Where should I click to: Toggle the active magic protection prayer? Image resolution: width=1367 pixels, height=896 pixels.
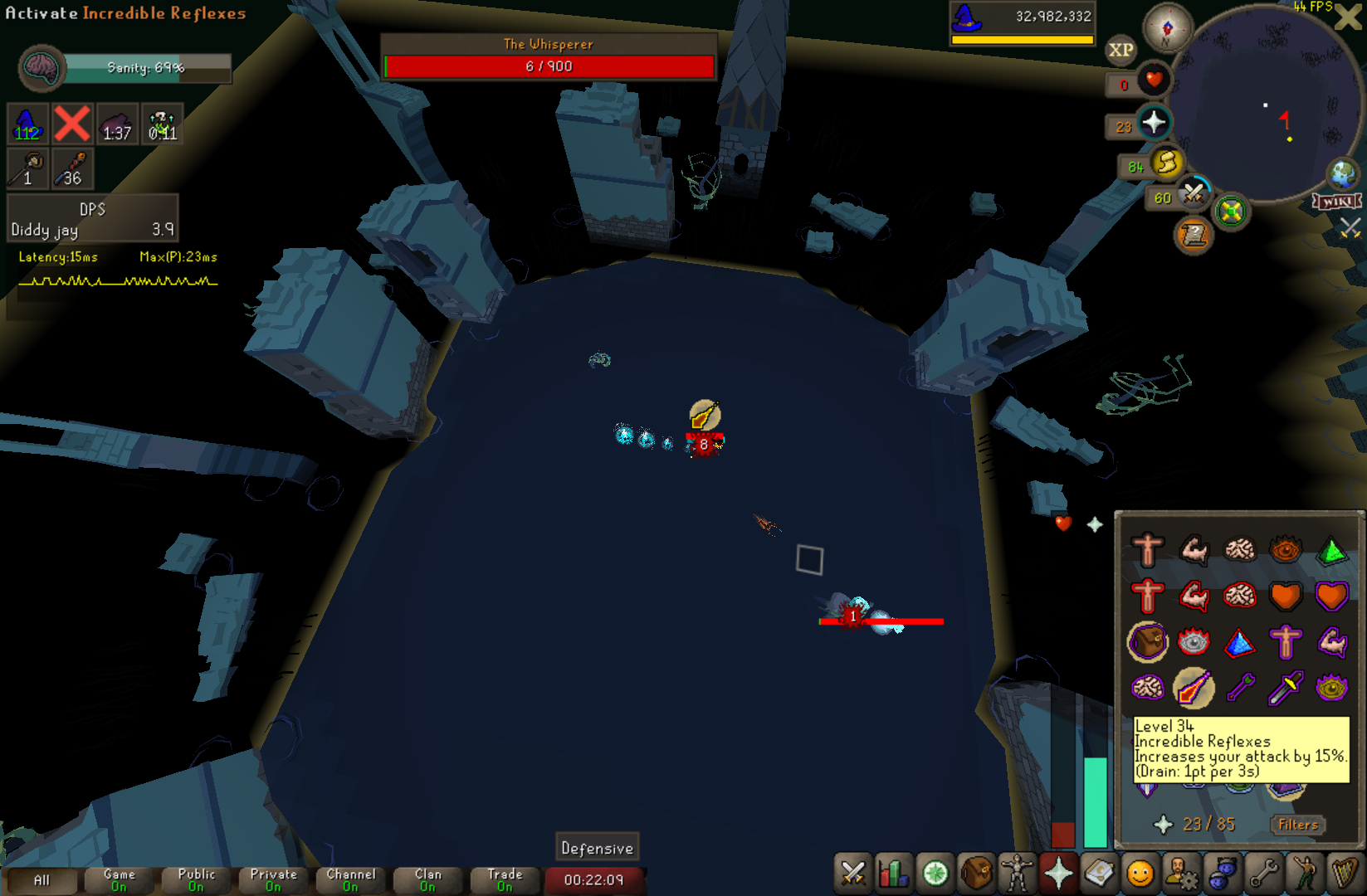1194,688
